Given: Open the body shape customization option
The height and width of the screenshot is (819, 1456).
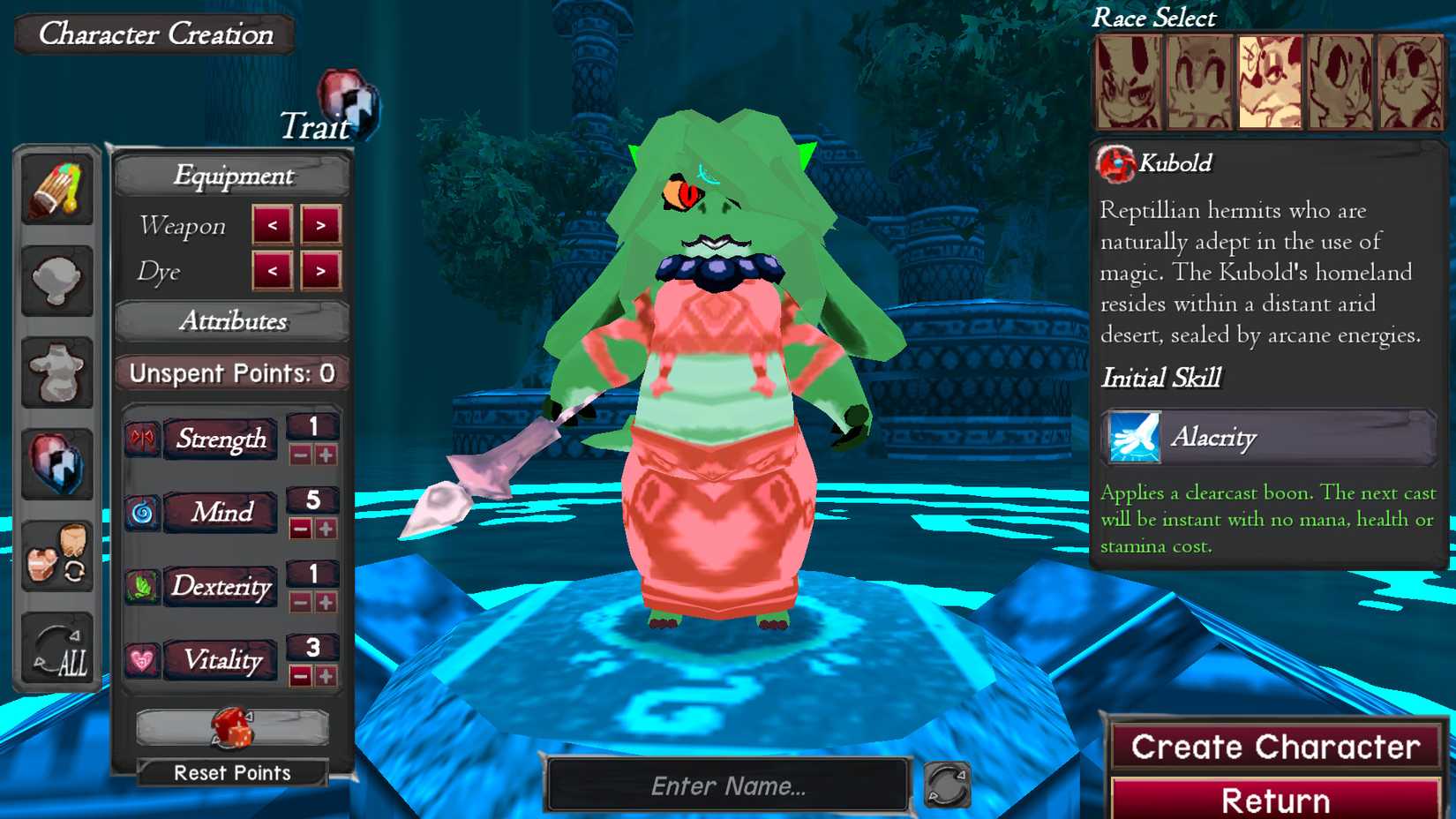Looking at the screenshot, I should tap(57, 372).
